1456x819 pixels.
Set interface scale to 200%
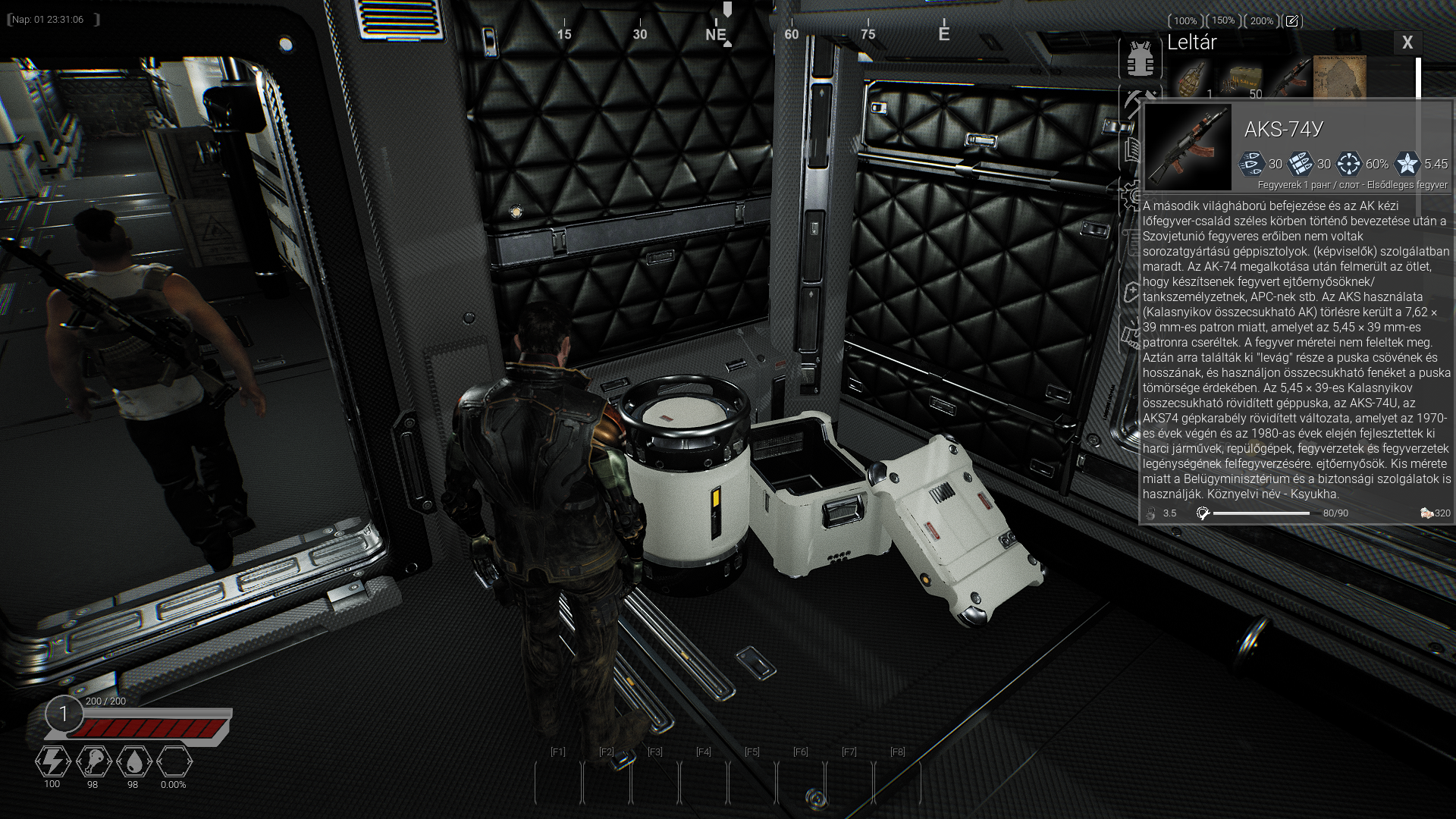(x=1261, y=21)
